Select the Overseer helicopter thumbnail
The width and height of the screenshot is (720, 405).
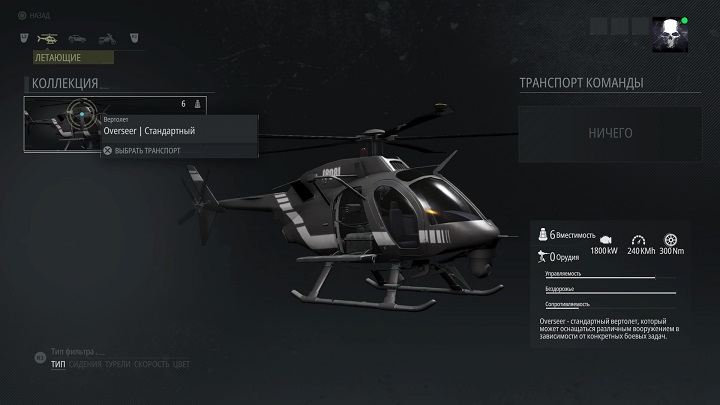[62, 124]
